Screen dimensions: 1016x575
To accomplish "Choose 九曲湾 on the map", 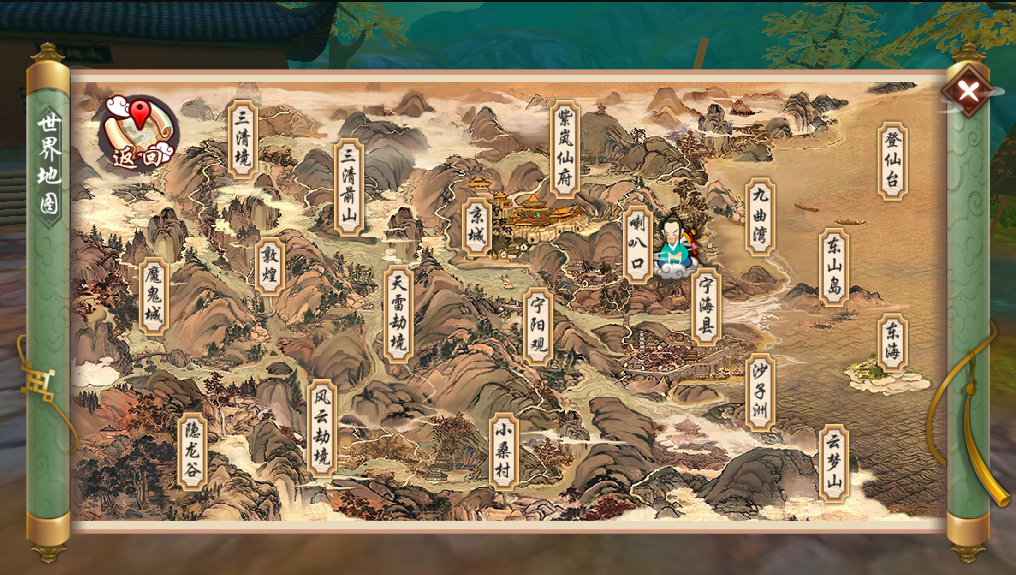I will (x=761, y=217).
